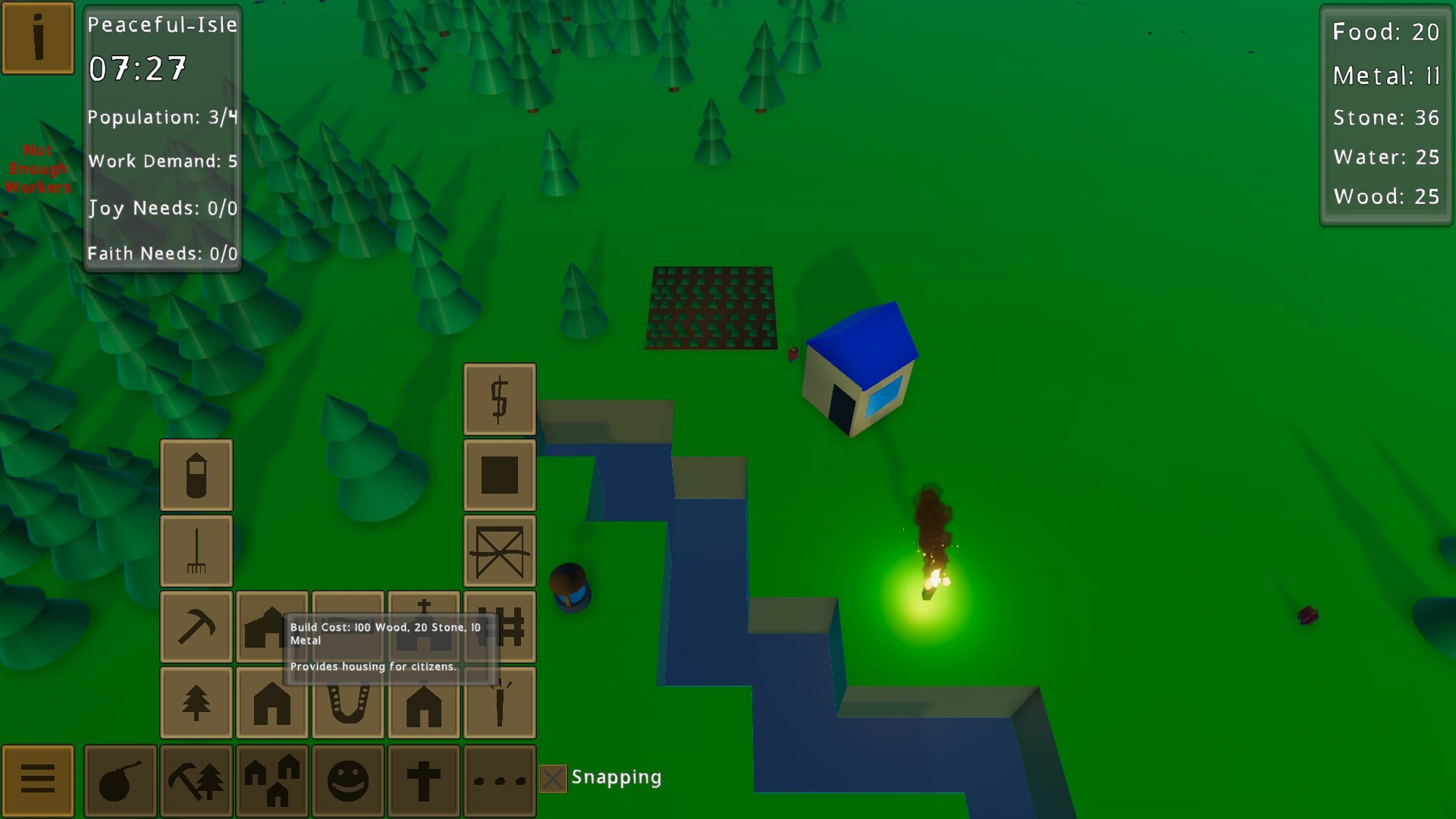Choose the rake farm building tool
The image size is (1456, 819).
[x=196, y=550]
